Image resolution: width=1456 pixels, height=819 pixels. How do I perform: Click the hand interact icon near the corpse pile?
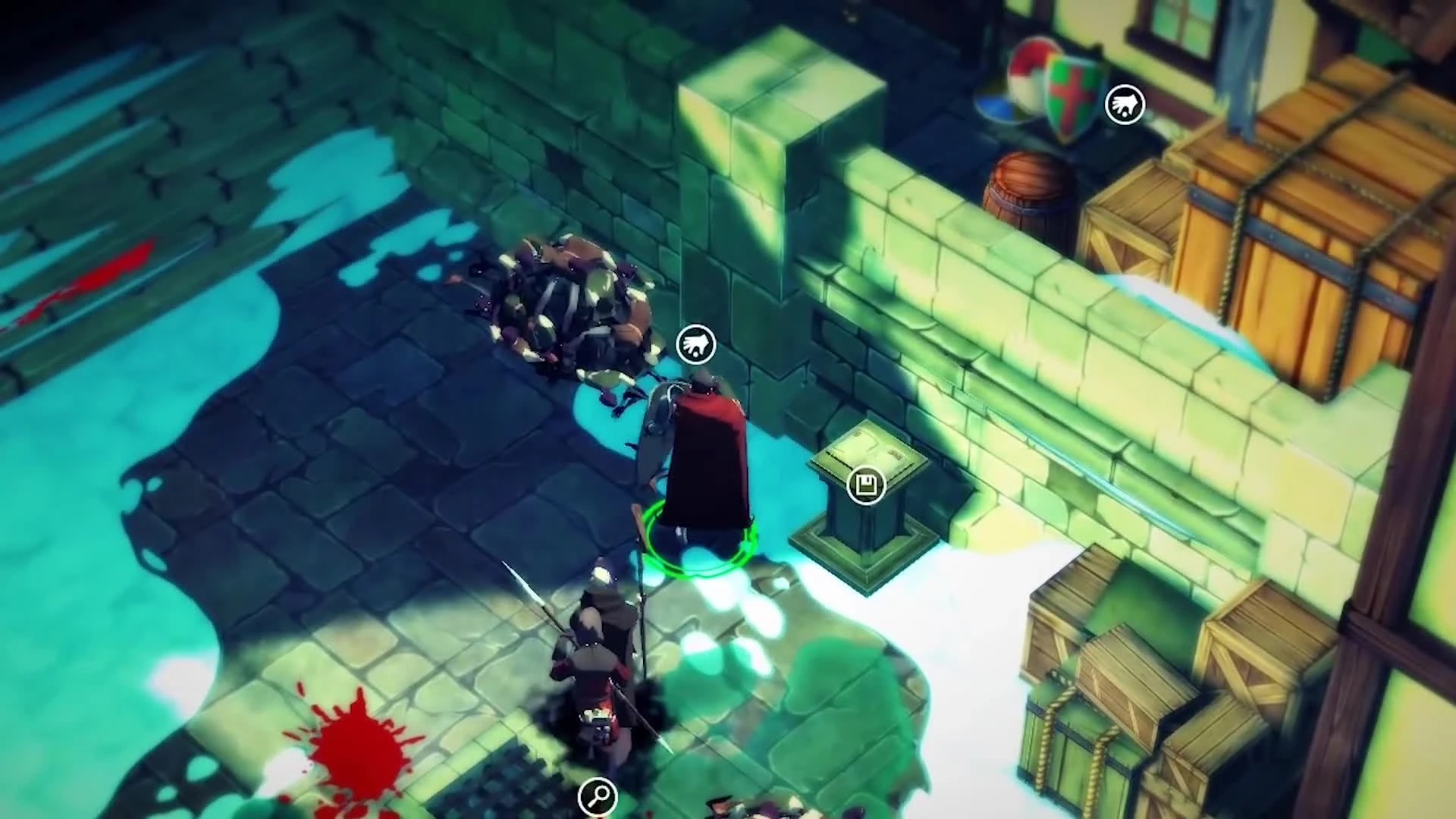pos(695,344)
